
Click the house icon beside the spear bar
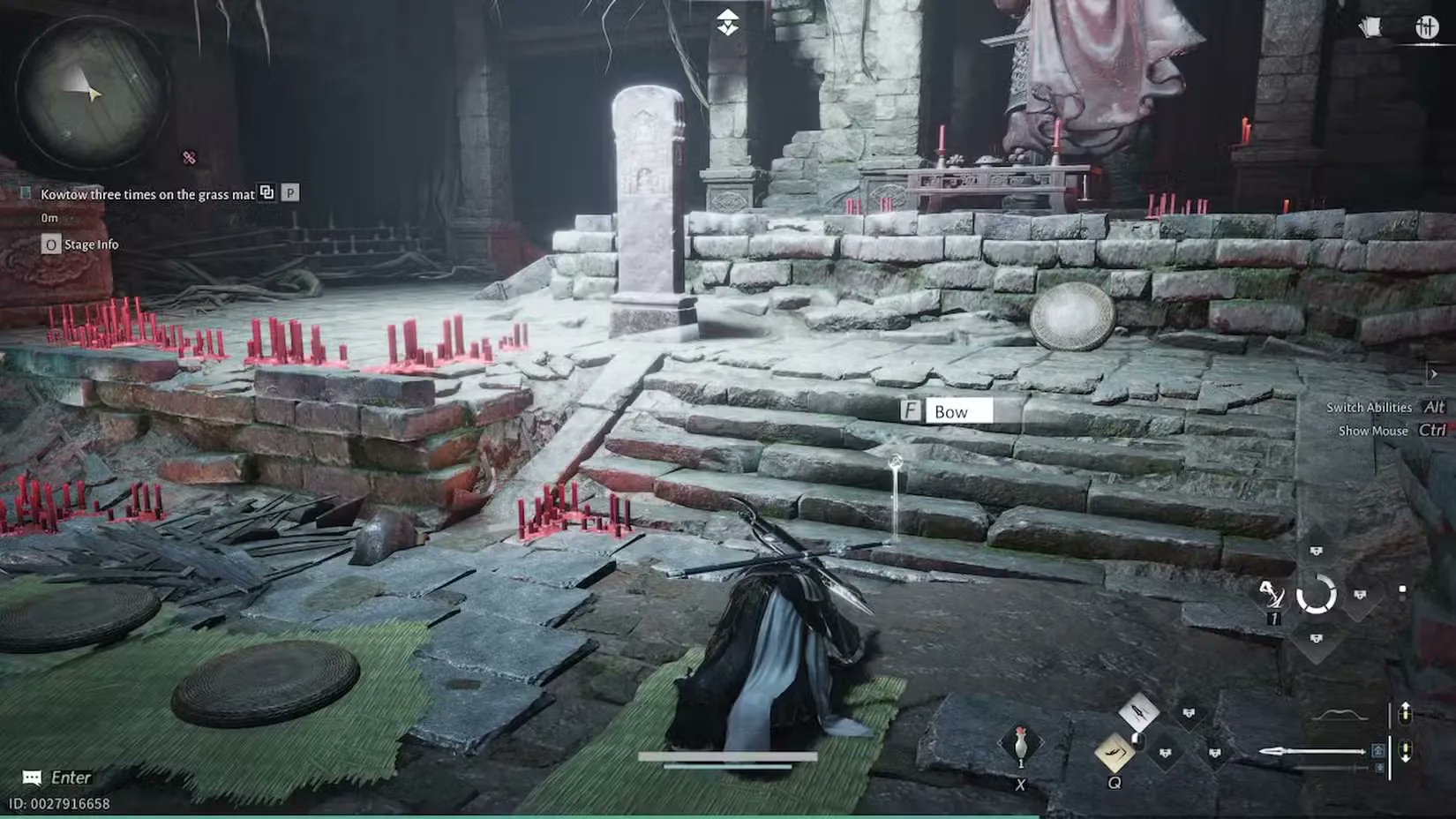pos(1377,751)
